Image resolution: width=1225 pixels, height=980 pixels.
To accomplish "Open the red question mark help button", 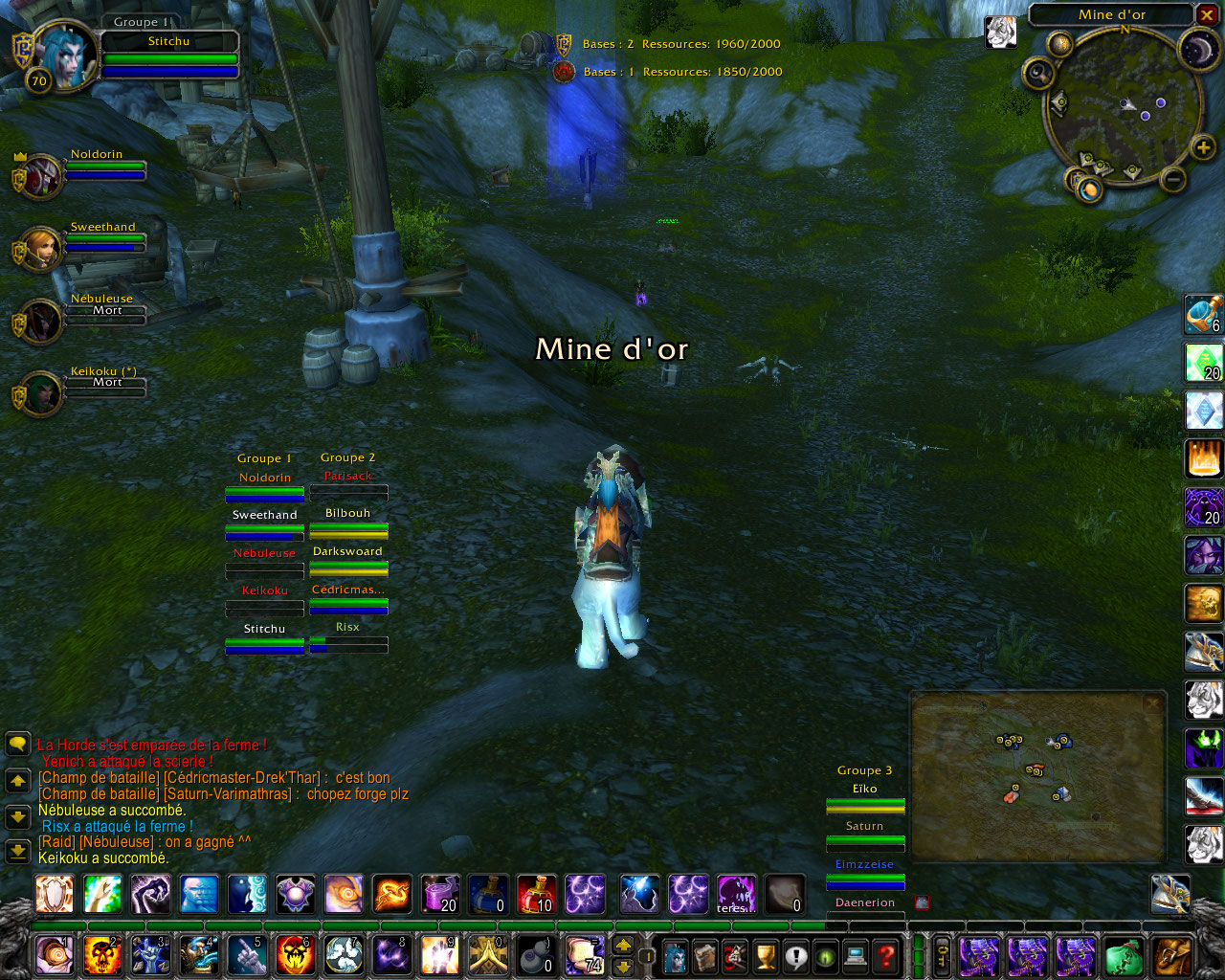I will tap(887, 955).
